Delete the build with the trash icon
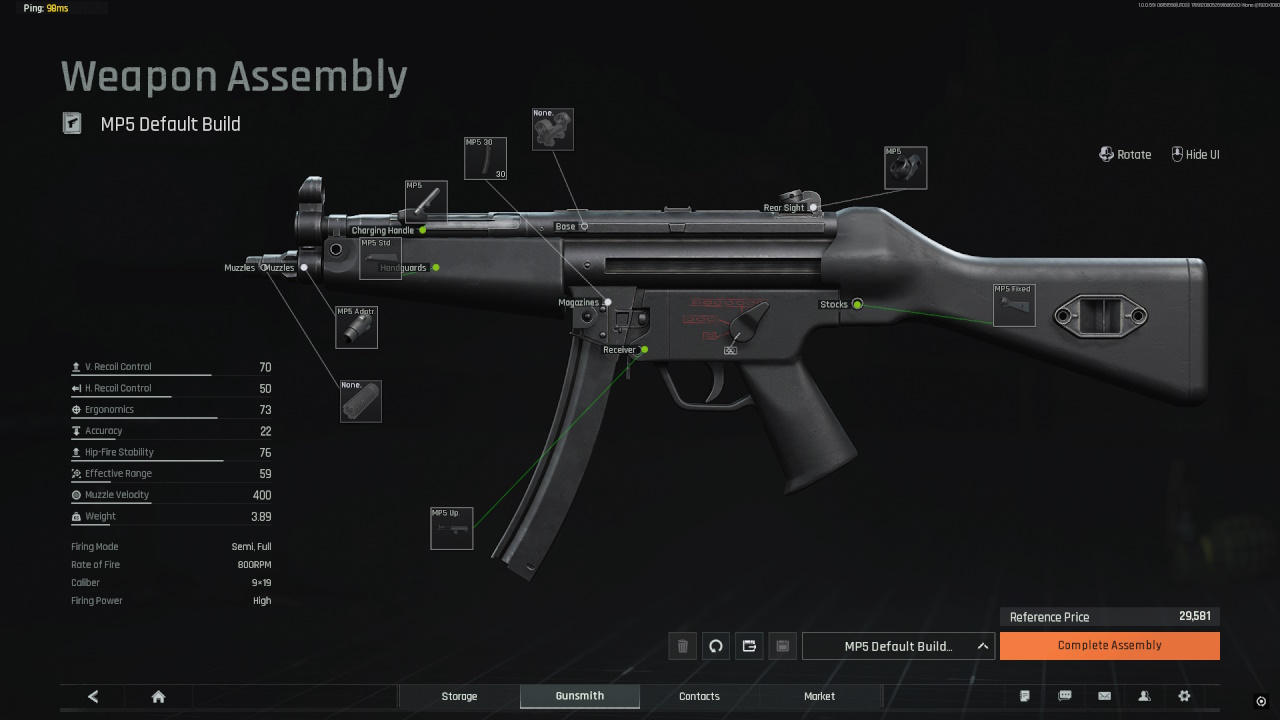Viewport: 1280px width, 720px height. tap(682, 646)
